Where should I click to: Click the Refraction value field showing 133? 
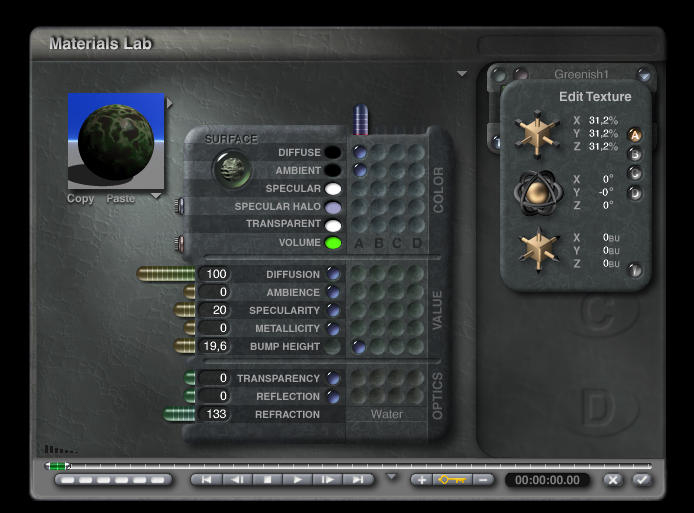(215, 414)
